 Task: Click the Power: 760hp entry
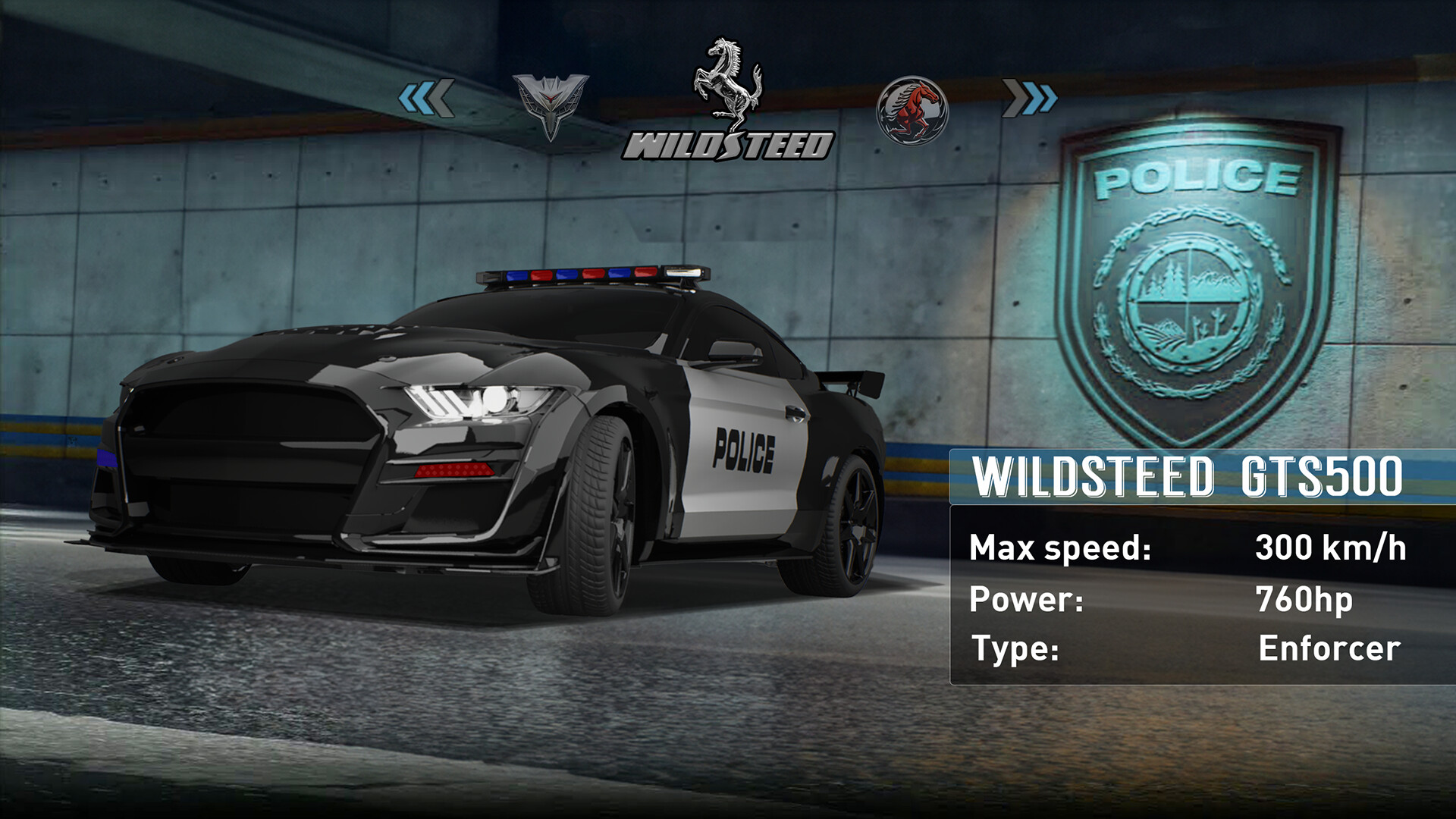1137,598
